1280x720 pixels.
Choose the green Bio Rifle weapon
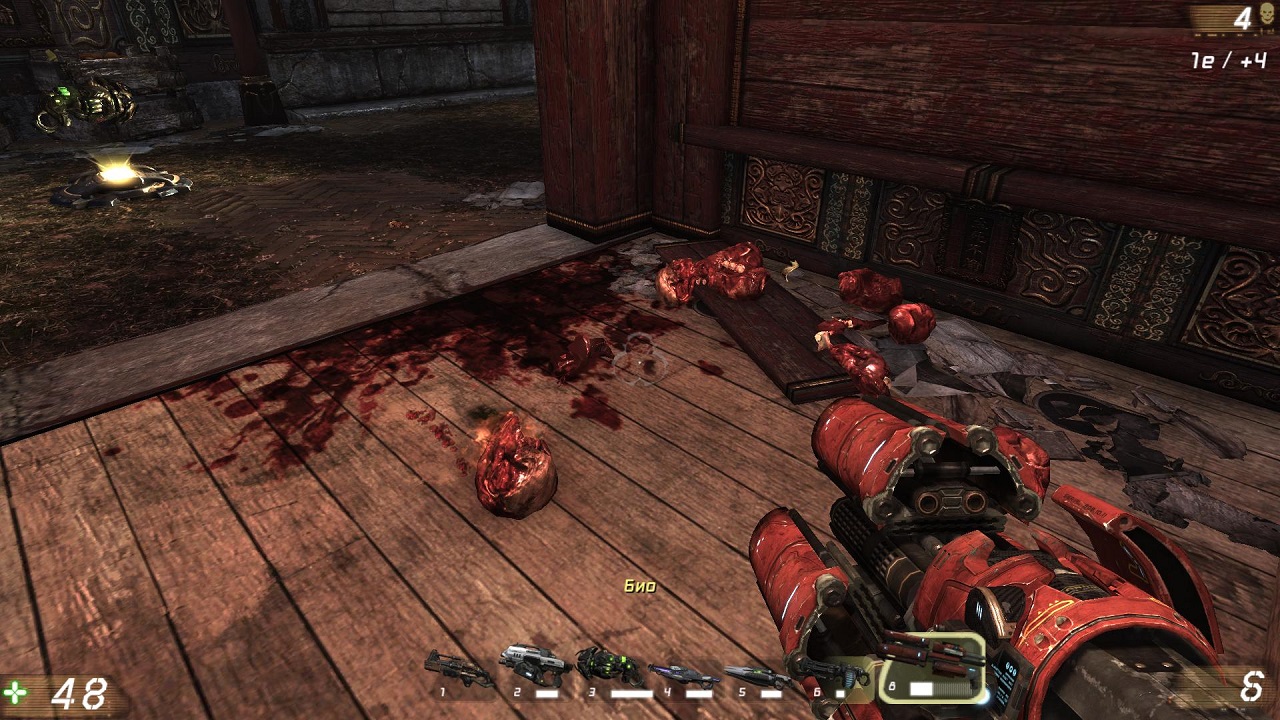609,666
